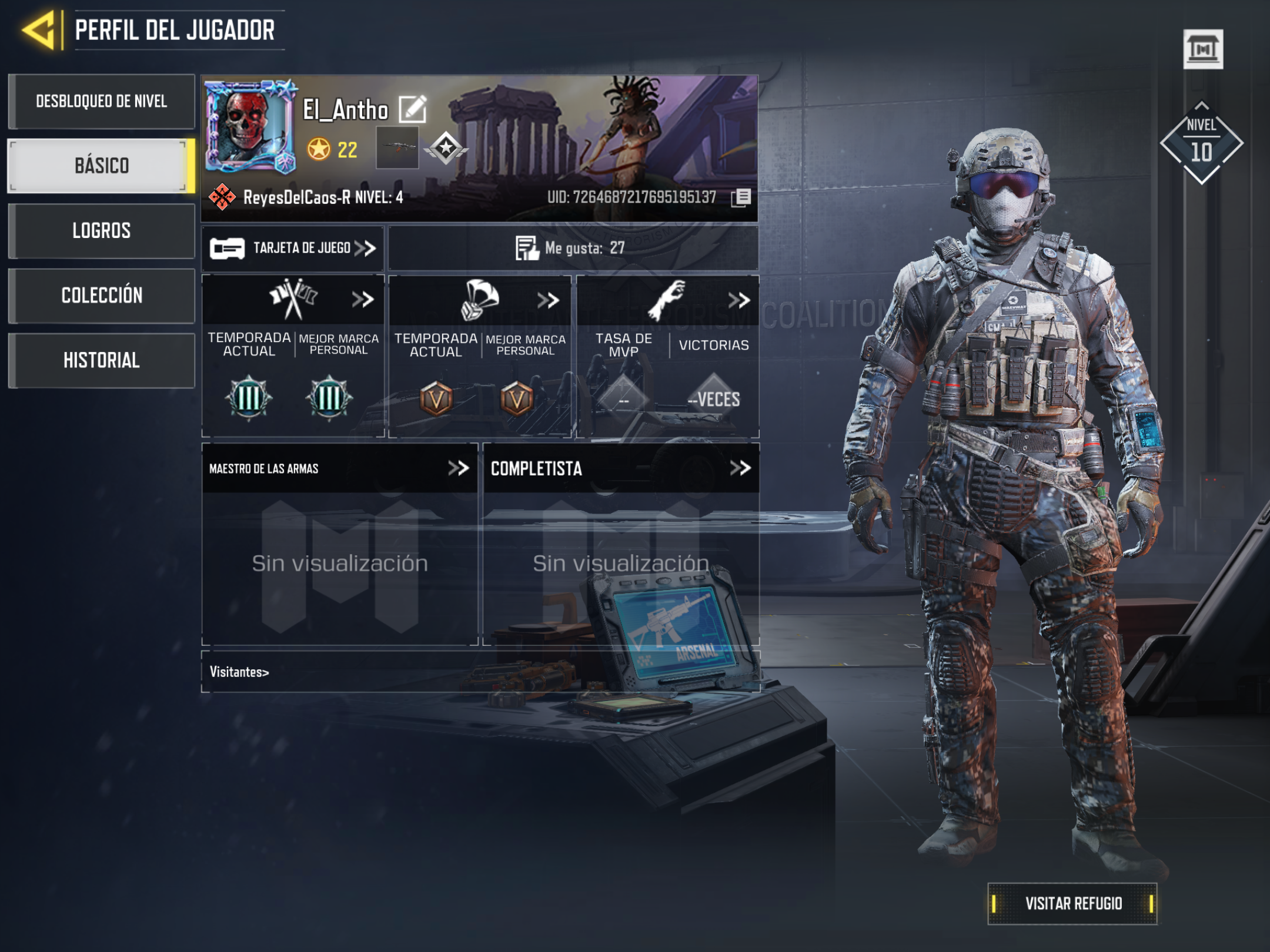Viewport: 1270px width, 952px height.
Task: Click the Me gusta likes panel
Action: coord(573,249)
